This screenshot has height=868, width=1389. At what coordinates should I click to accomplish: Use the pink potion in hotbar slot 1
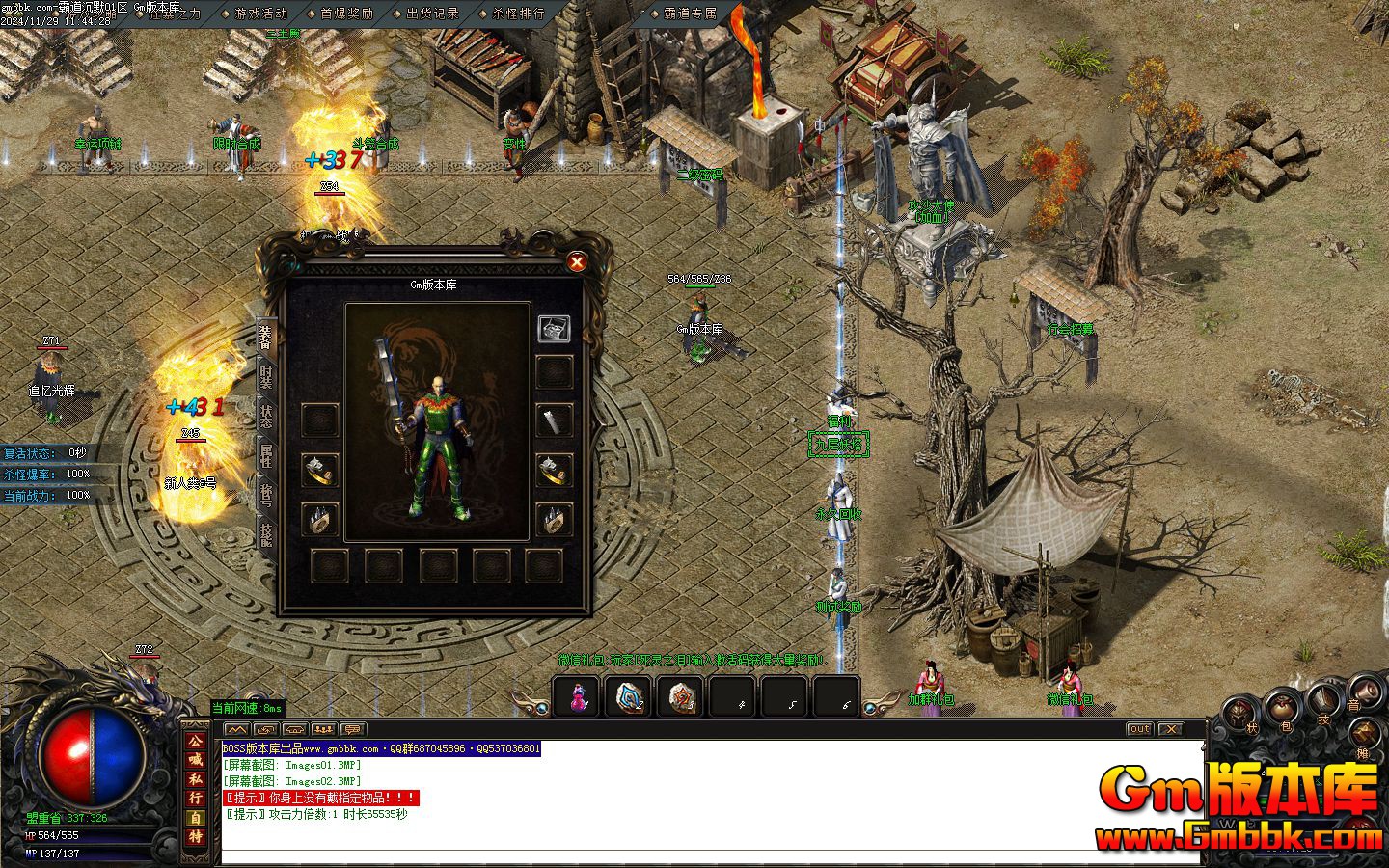coord(578,696)
